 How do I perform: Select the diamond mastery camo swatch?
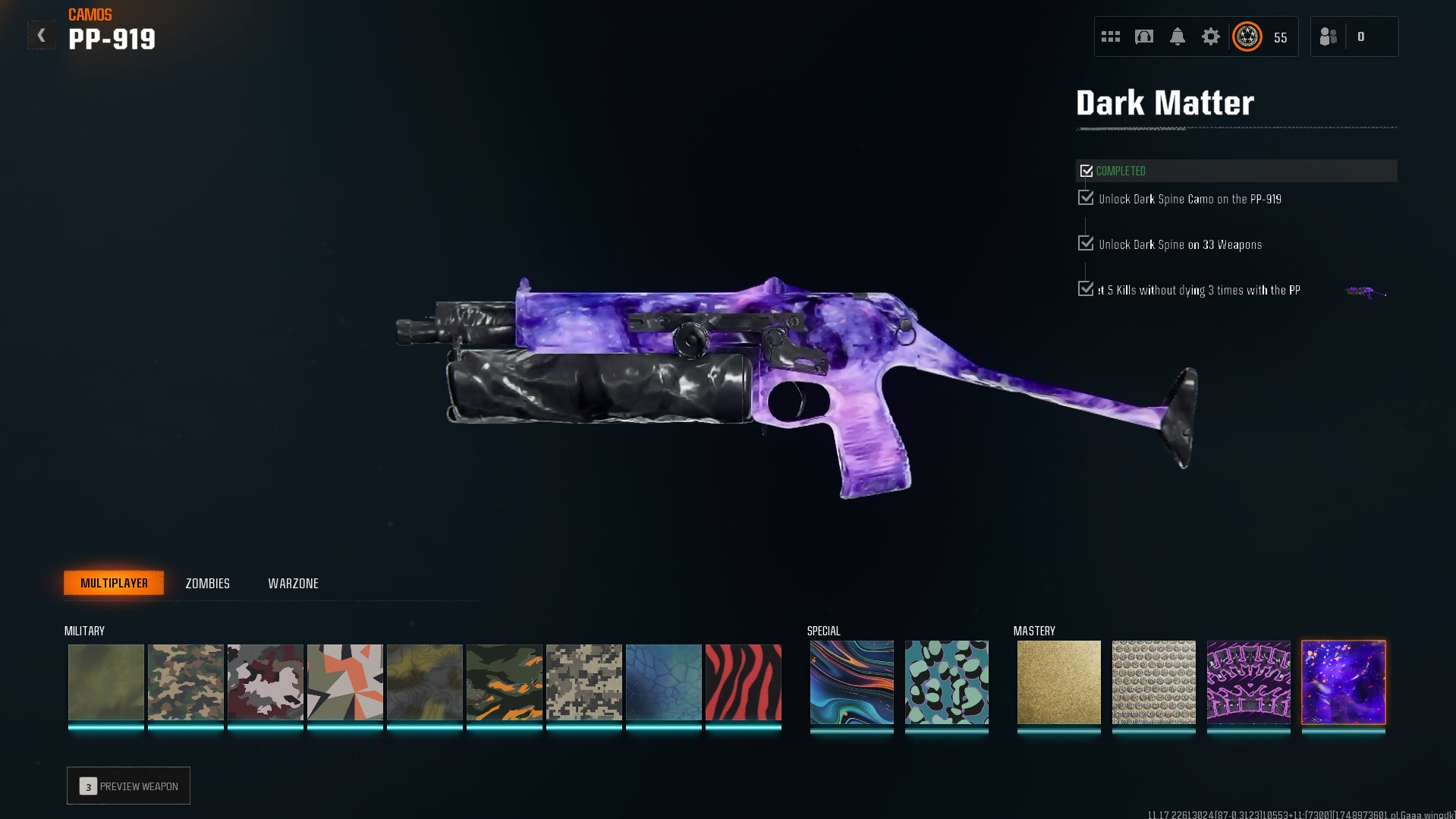click(x=1153, y=682)
